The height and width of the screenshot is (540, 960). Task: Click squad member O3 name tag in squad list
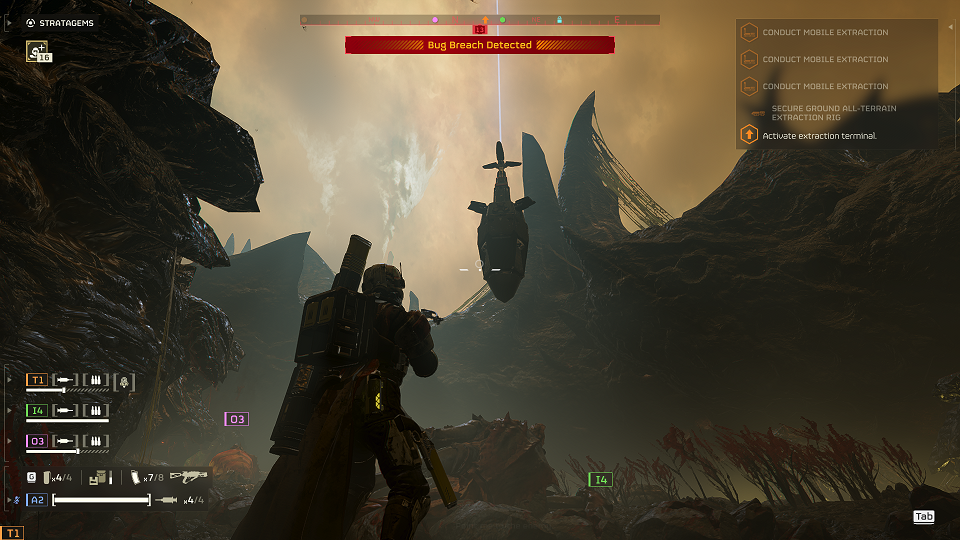pos(37,440)
